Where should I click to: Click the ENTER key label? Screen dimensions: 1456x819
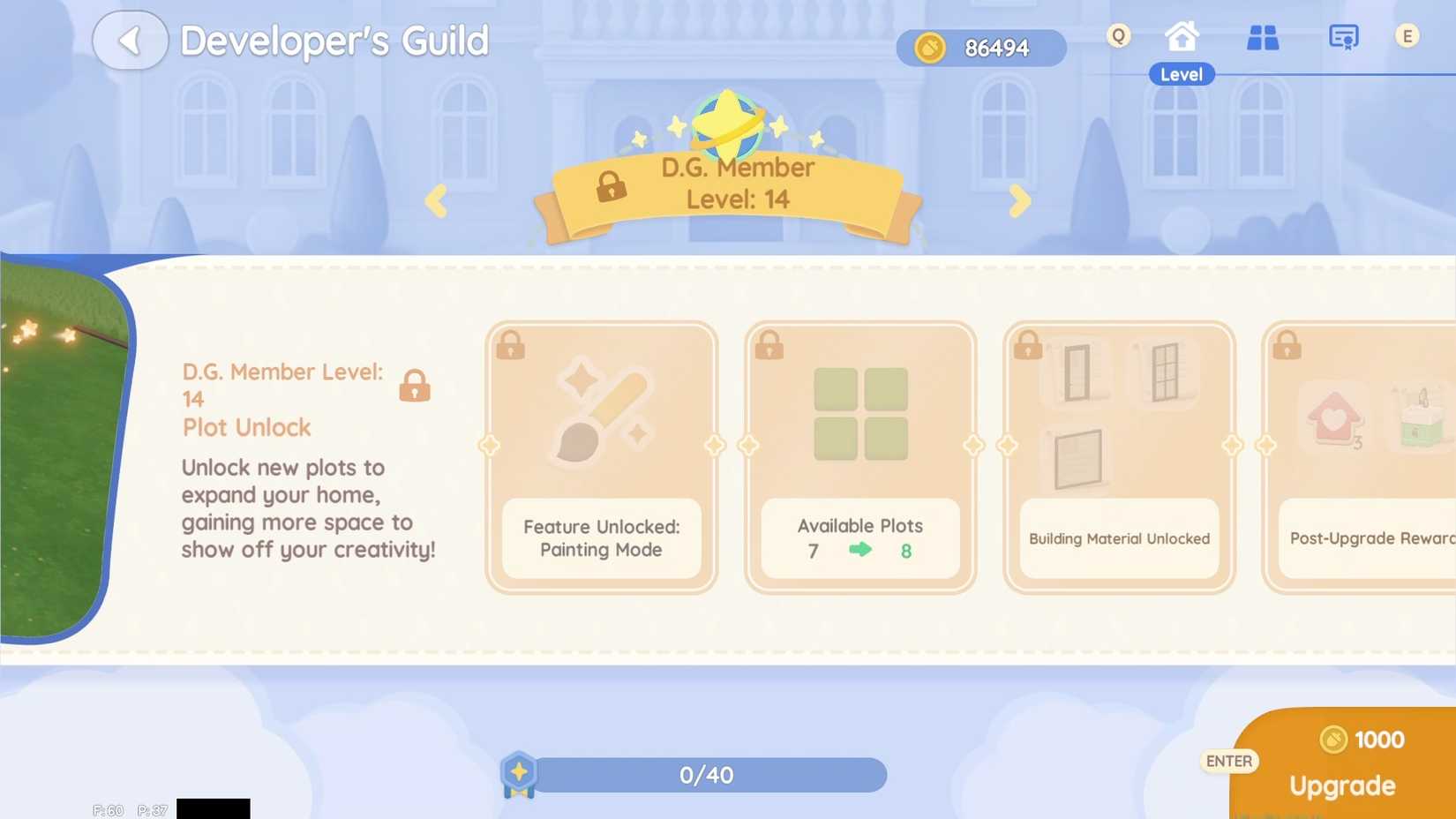(x=1229, y=761)
